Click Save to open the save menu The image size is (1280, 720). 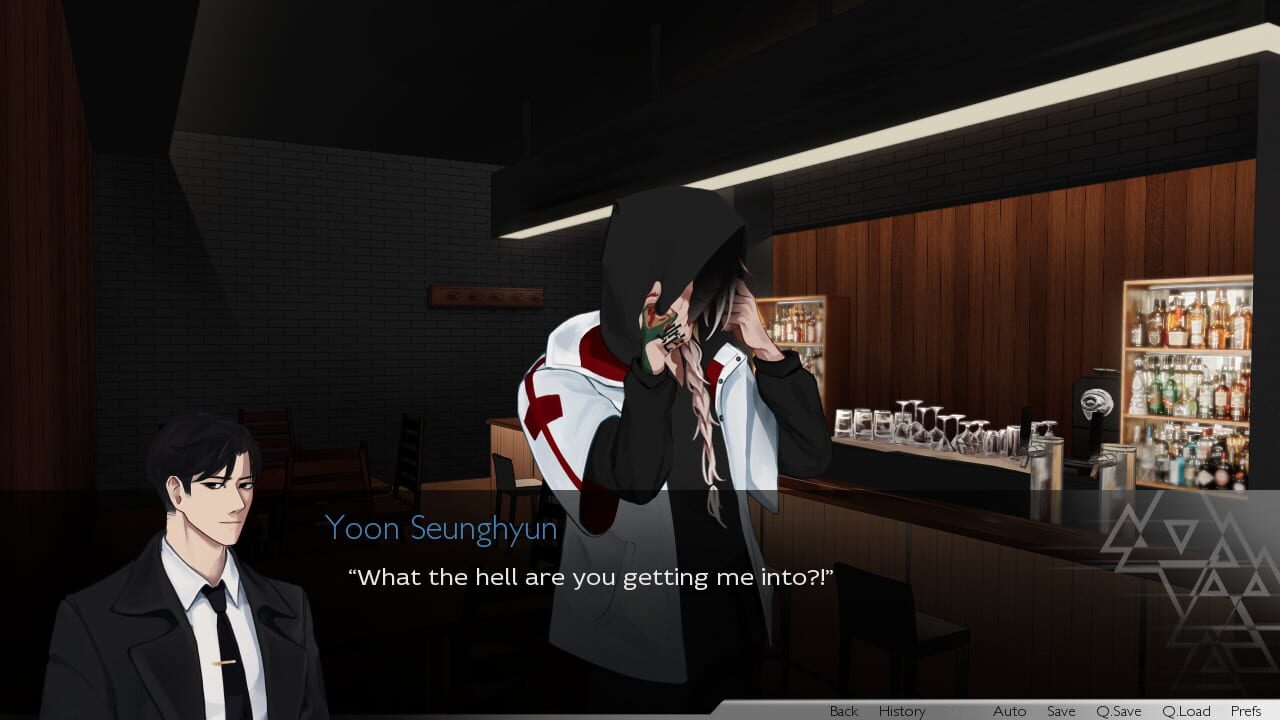point(1061,711)
